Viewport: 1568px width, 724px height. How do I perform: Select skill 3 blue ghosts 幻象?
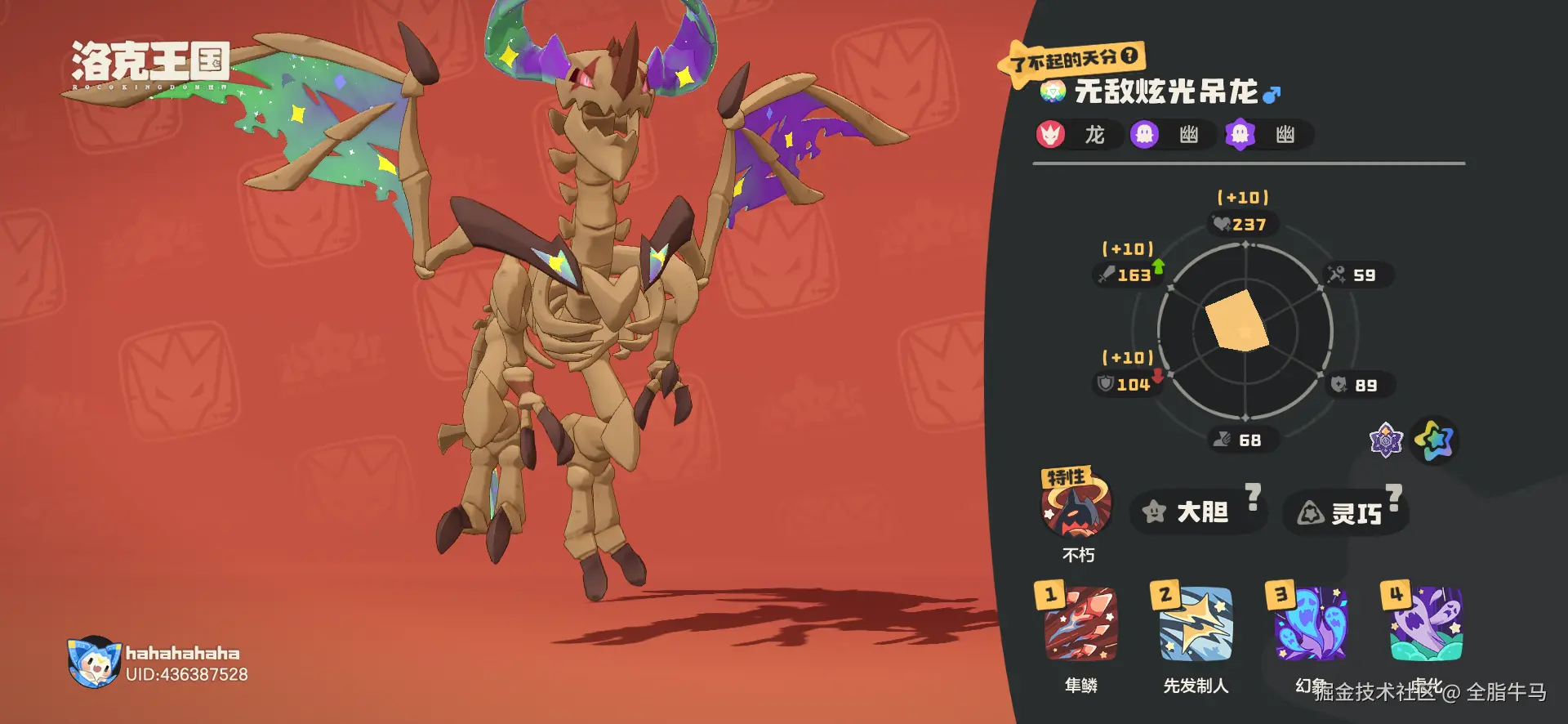coord(1311,624)
